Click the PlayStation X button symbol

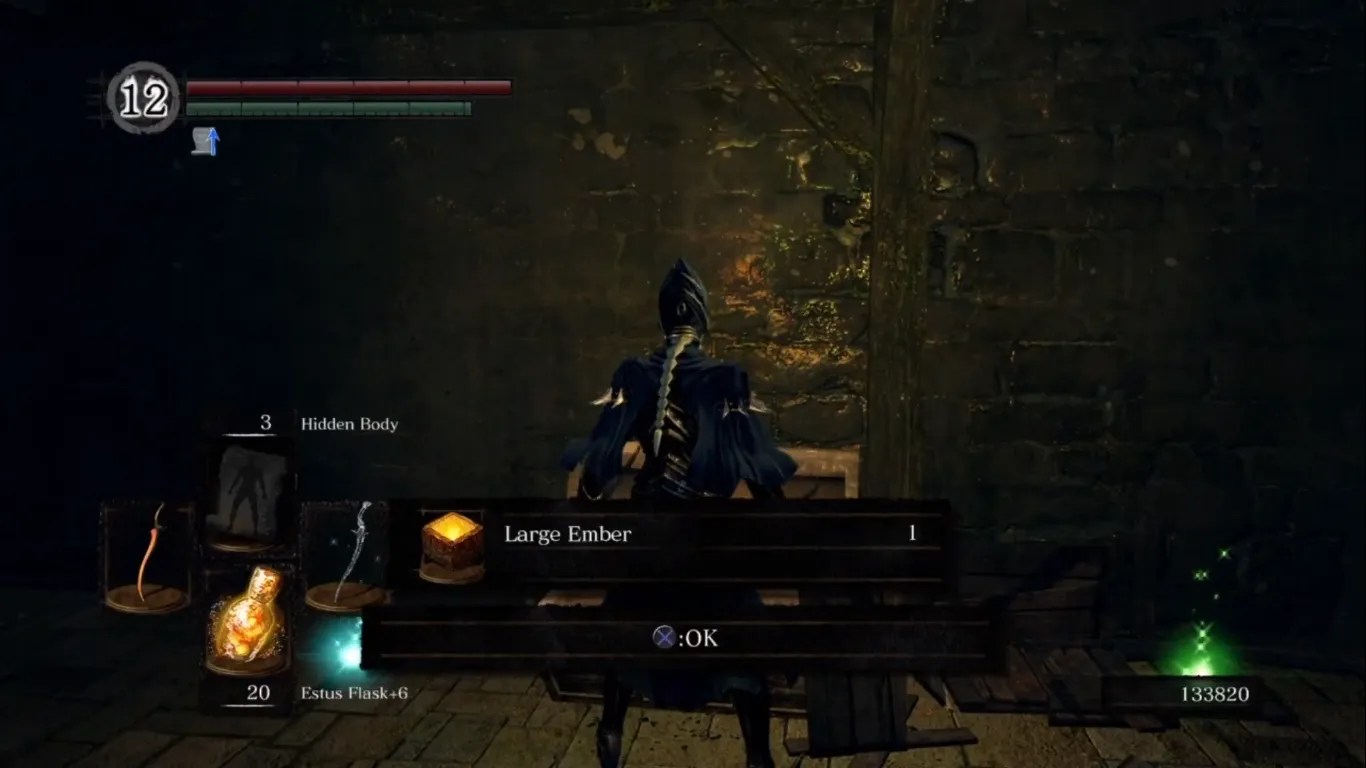coord(664,637)
